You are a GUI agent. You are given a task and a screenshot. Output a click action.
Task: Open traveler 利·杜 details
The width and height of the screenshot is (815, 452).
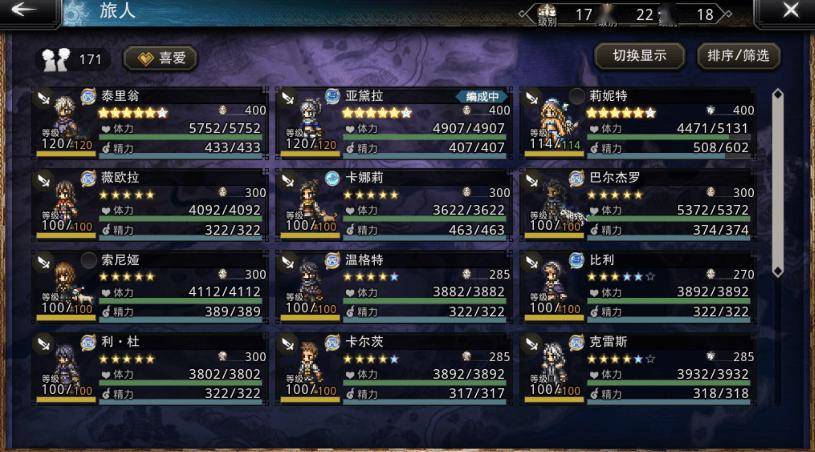coord(150,368)
